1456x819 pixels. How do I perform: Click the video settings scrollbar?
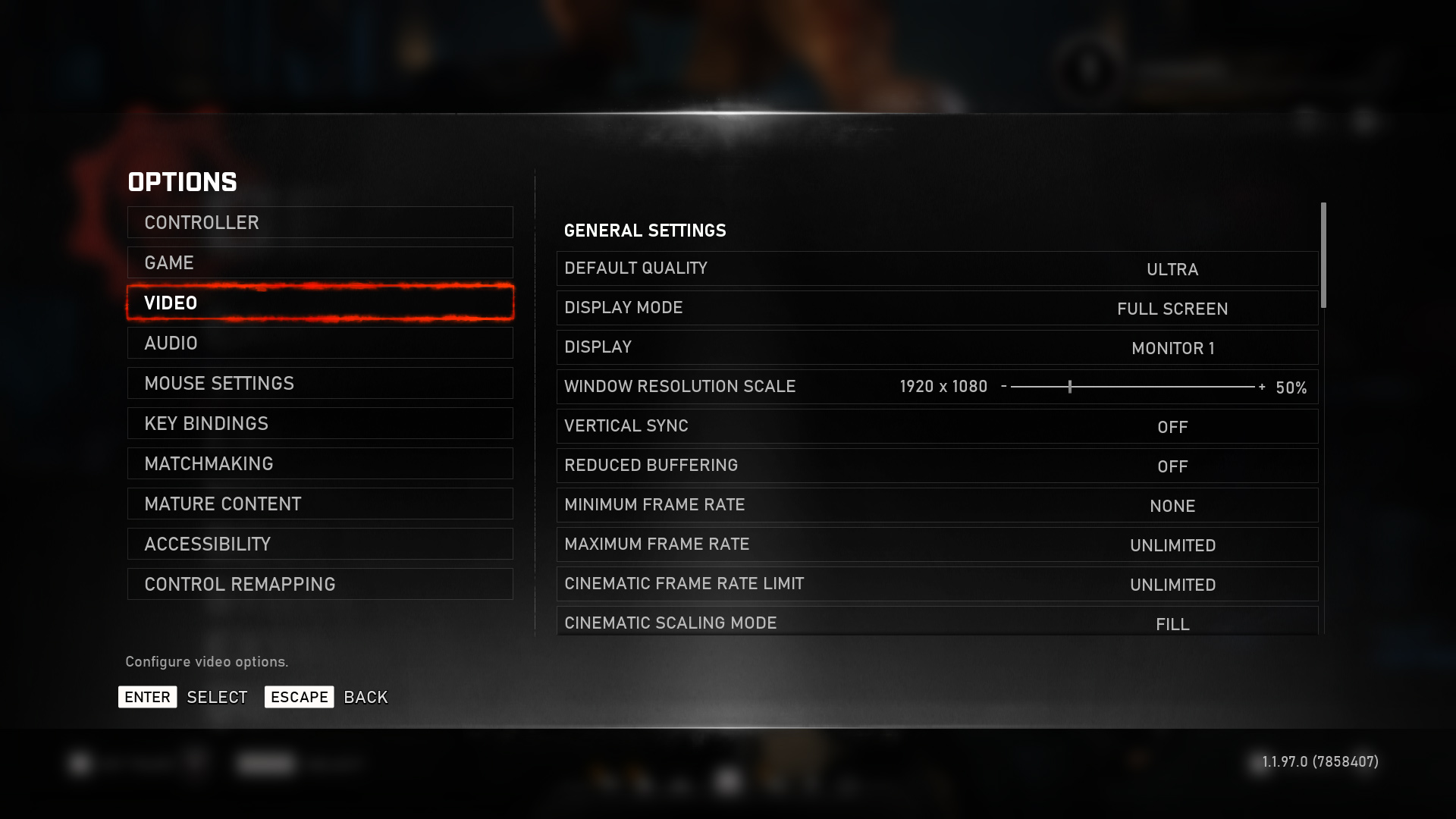click(x=1323, y=255)
